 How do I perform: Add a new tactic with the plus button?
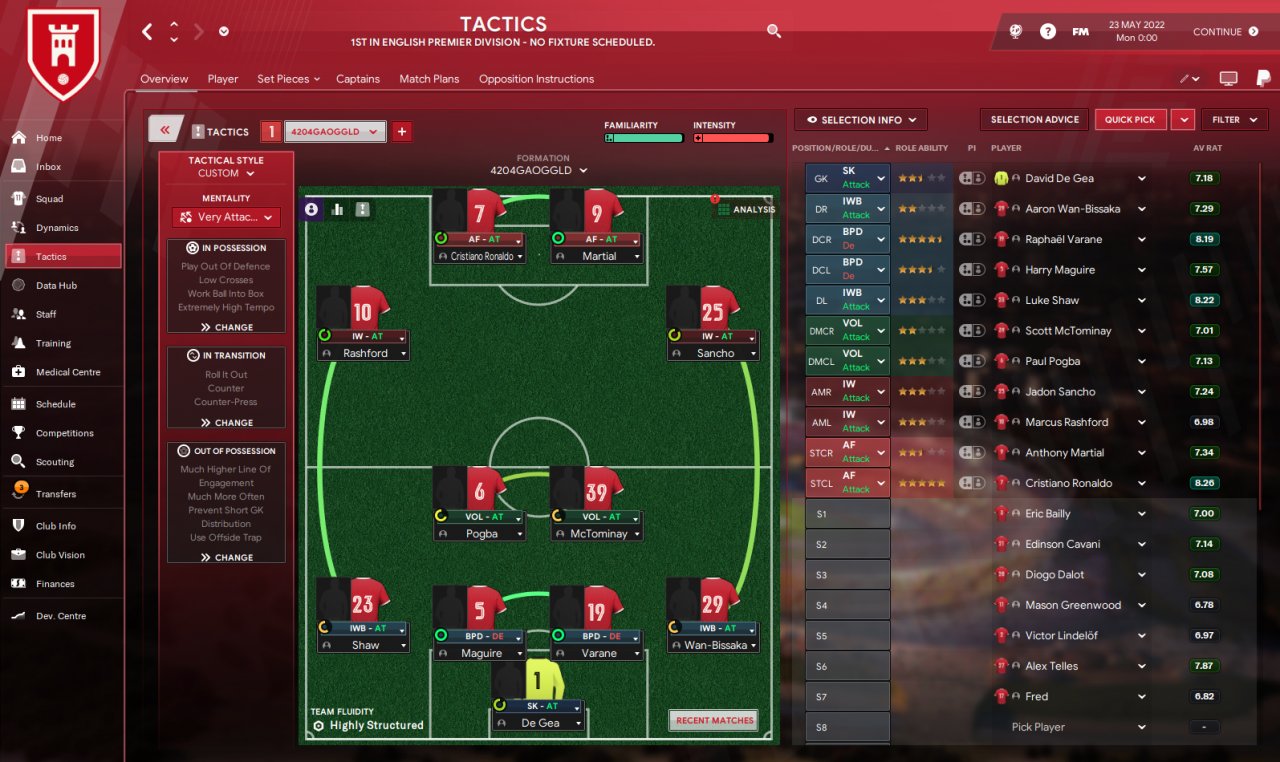point(402,131)
